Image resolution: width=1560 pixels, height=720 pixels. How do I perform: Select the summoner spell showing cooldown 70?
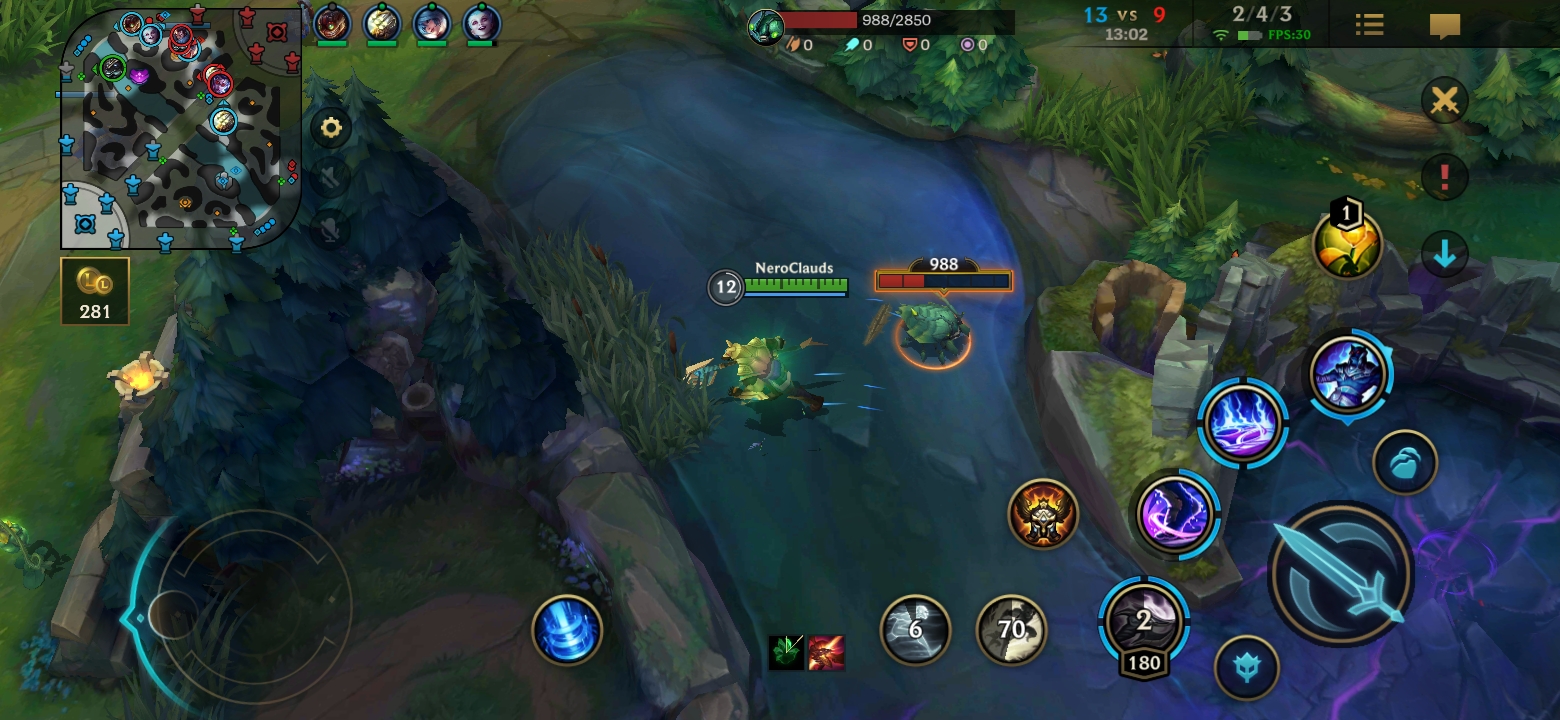pyautogui.click(x=1011, y=630)
